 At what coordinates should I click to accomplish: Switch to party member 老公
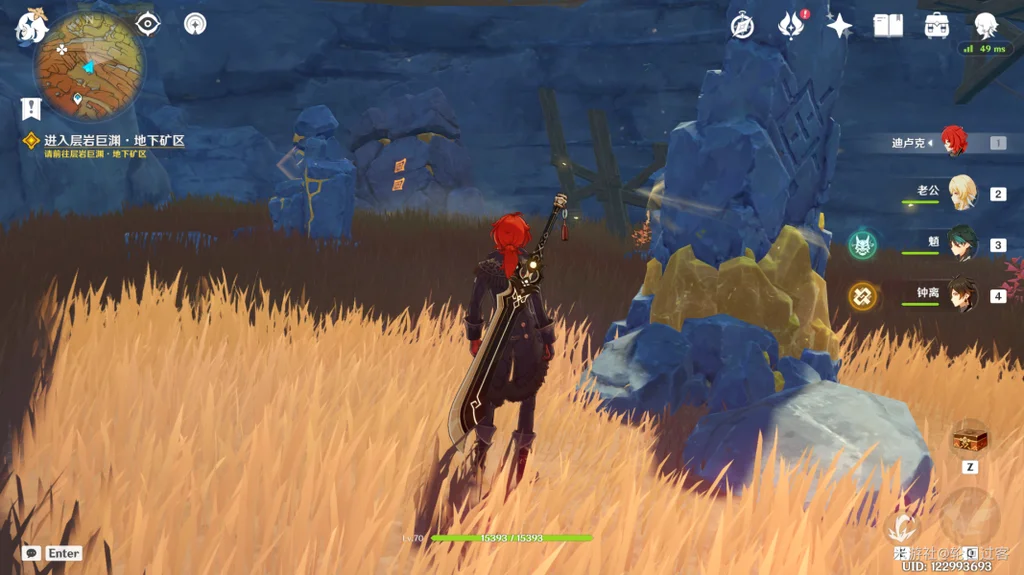[961, 192]
